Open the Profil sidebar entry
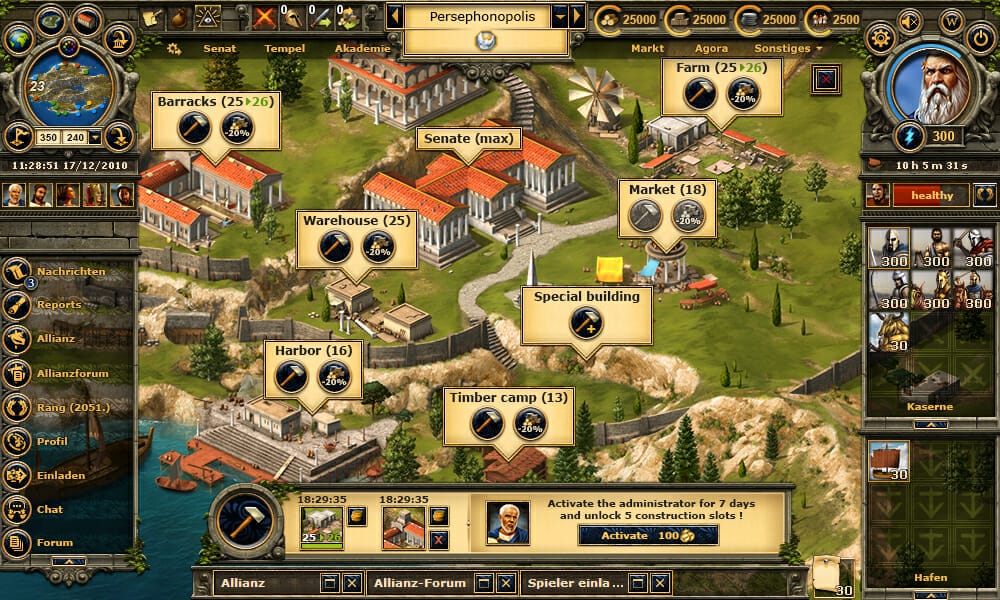 tap(52, 441)
